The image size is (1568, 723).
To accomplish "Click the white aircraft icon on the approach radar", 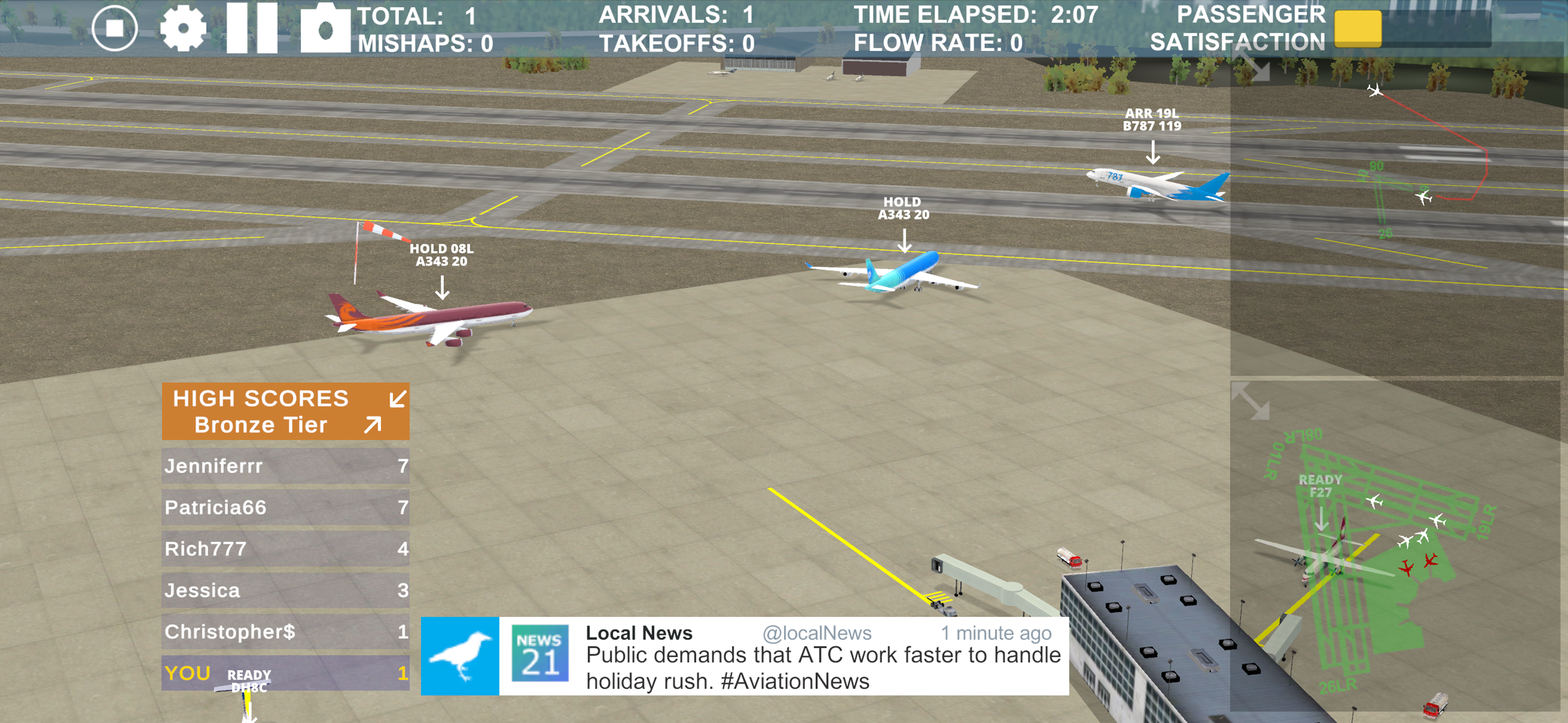I will pyautogui.click(x=1374, y=90).
